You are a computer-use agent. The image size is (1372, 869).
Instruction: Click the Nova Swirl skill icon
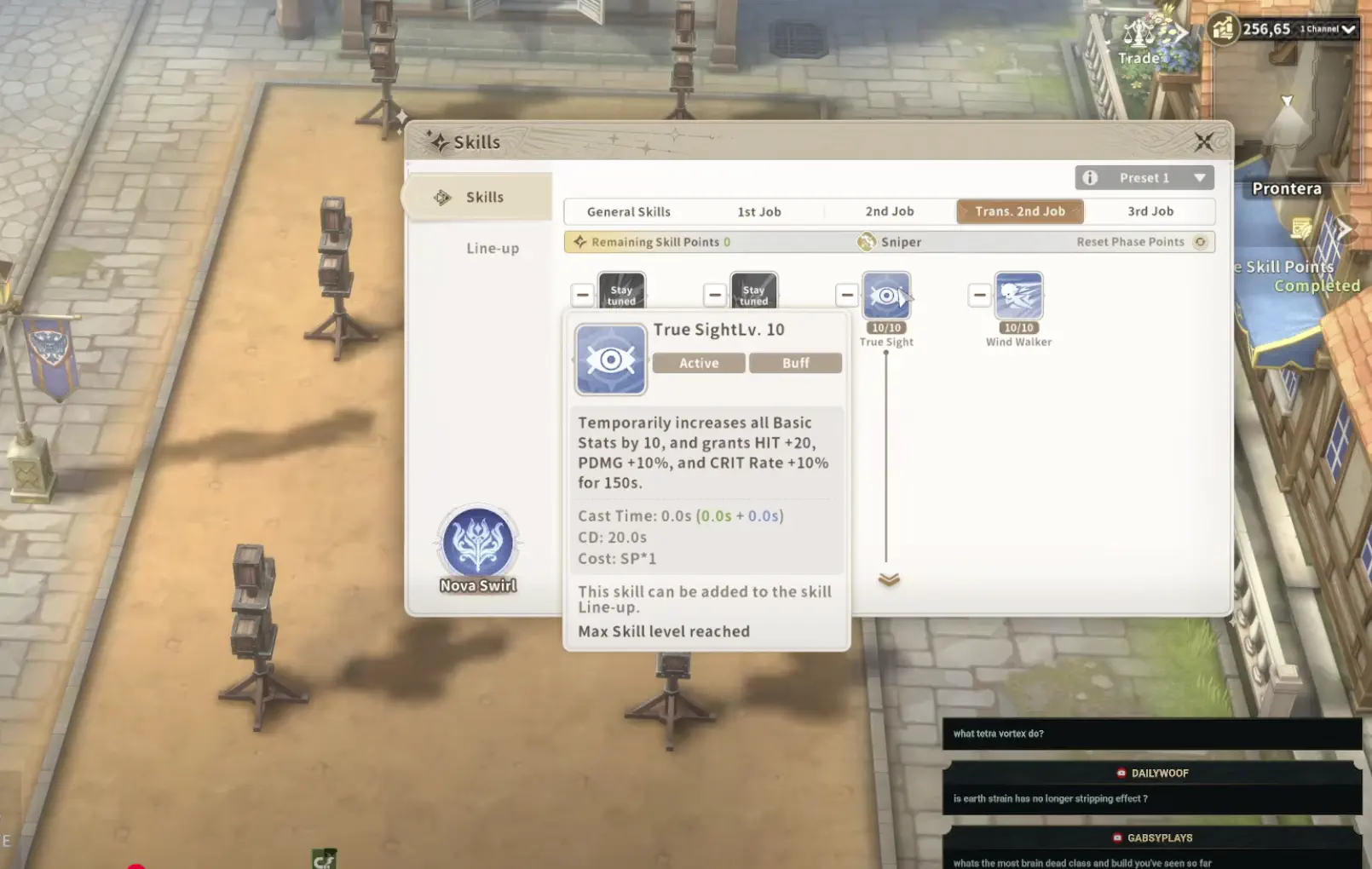click(x=477, y=544)
